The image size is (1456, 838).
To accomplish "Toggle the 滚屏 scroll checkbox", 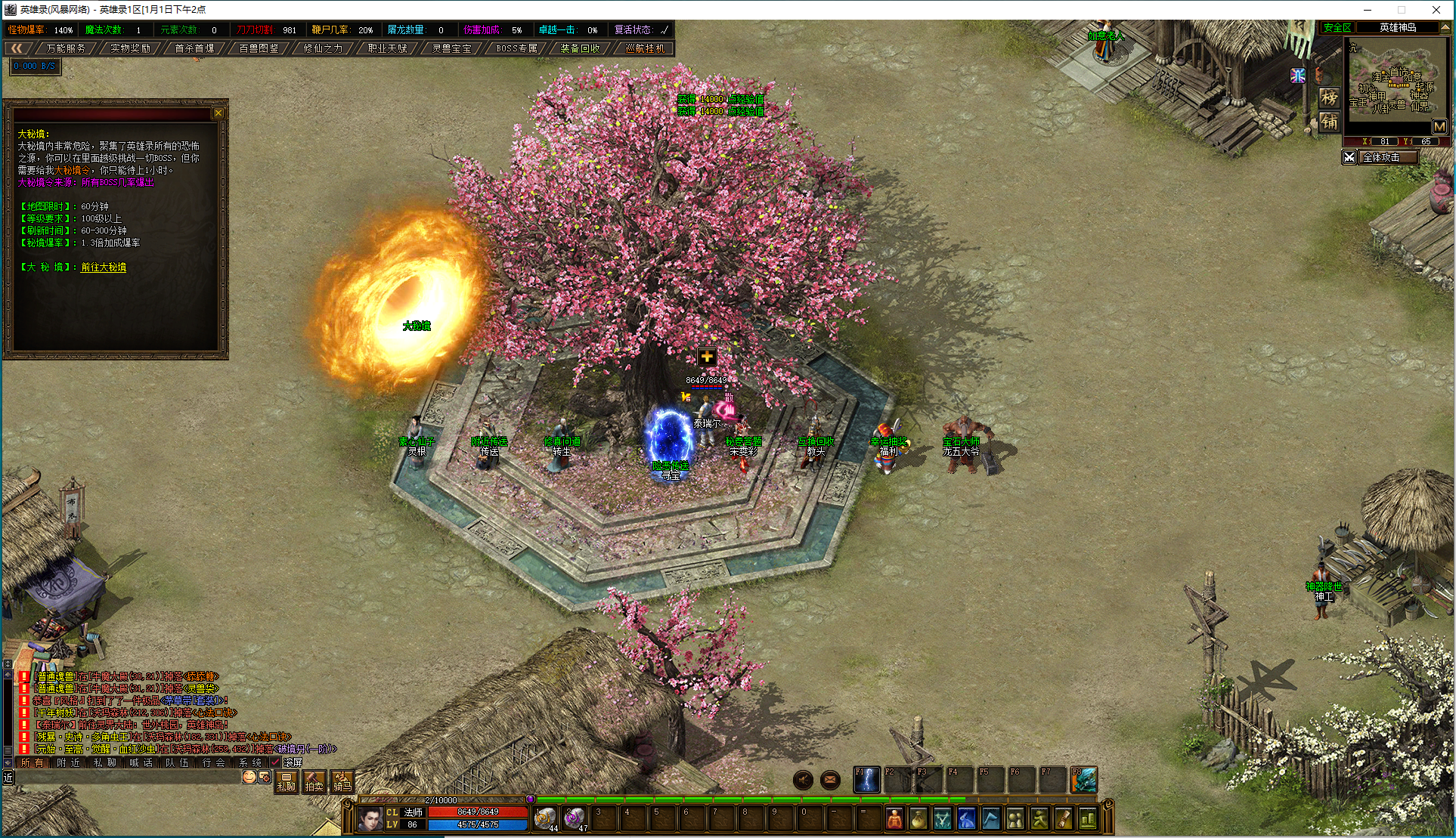I will 276,762.
